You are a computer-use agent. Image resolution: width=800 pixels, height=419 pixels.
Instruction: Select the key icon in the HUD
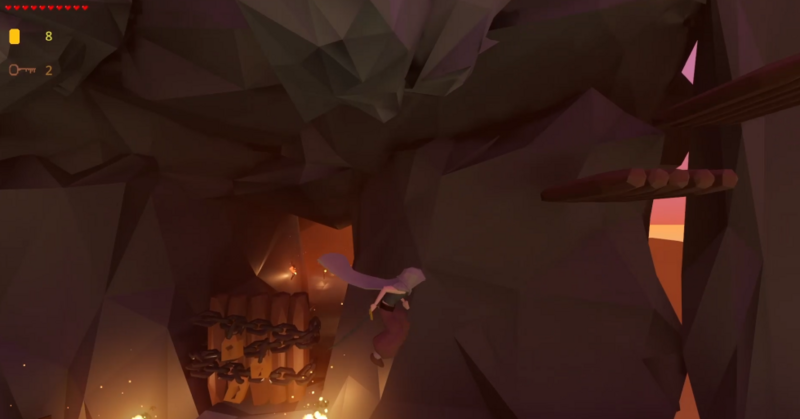tap(20, 70)
